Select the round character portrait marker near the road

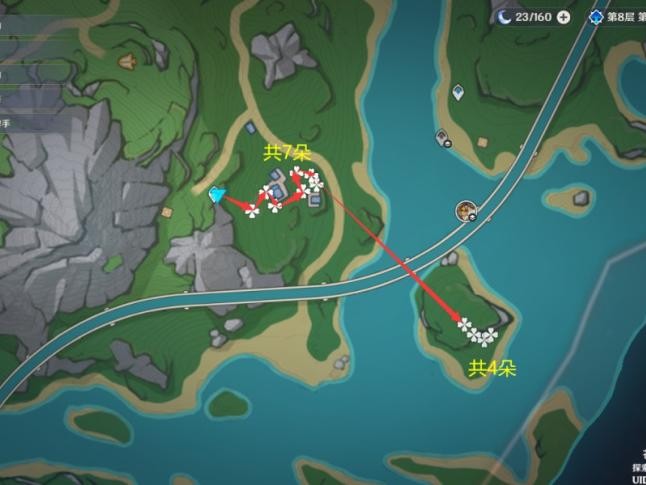click(466, 210)
